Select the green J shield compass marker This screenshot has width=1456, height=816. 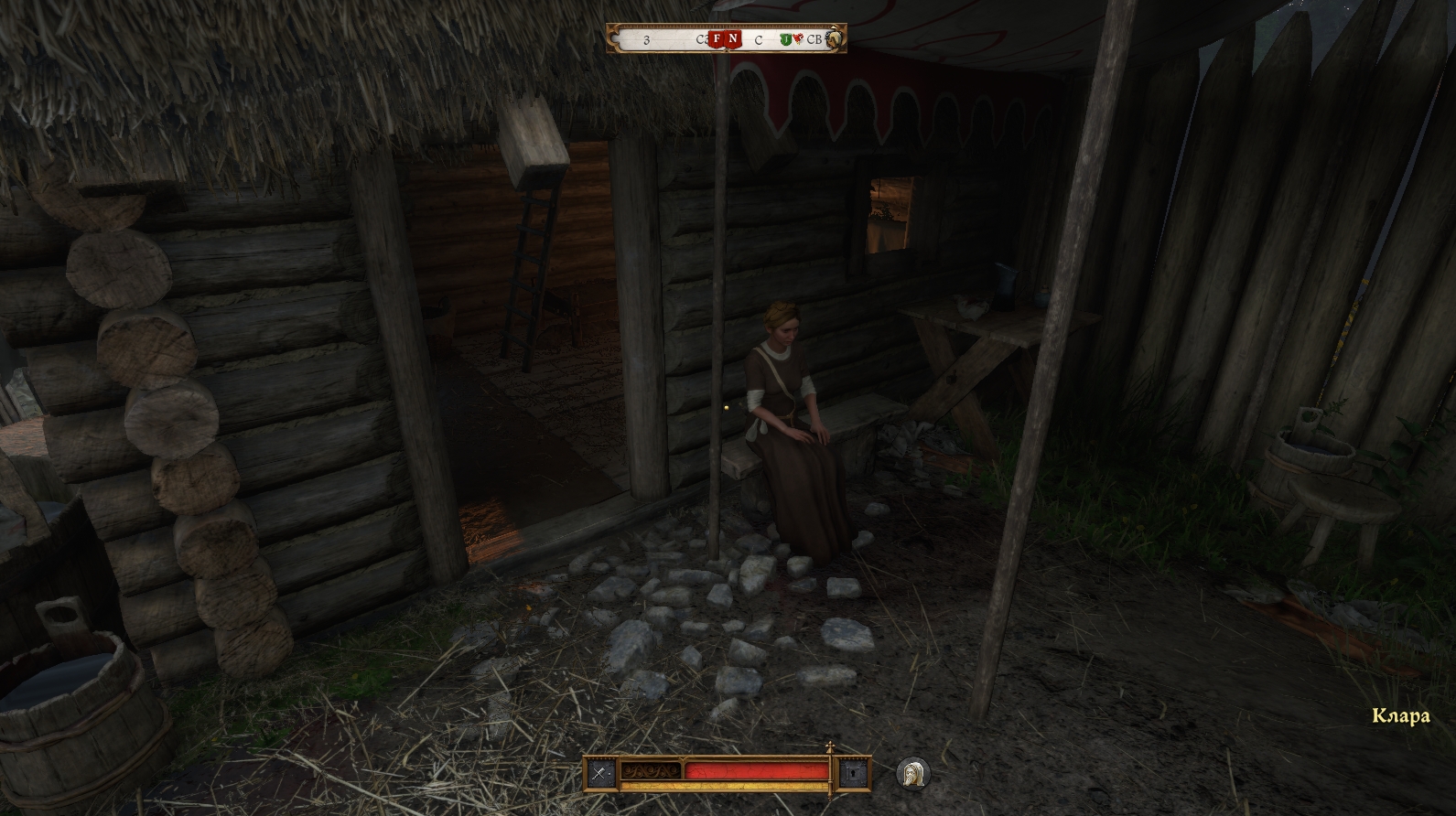(x=785, y=39)
